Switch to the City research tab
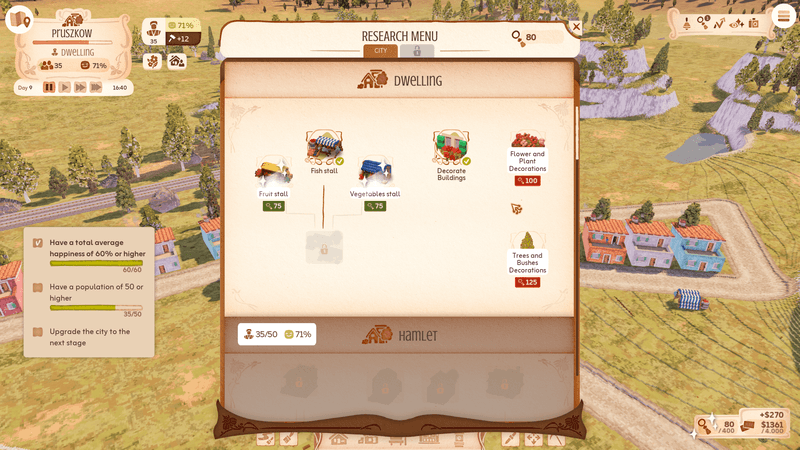Image resolution: width=800 pixels, height=450 pixels. click(381, 51)
